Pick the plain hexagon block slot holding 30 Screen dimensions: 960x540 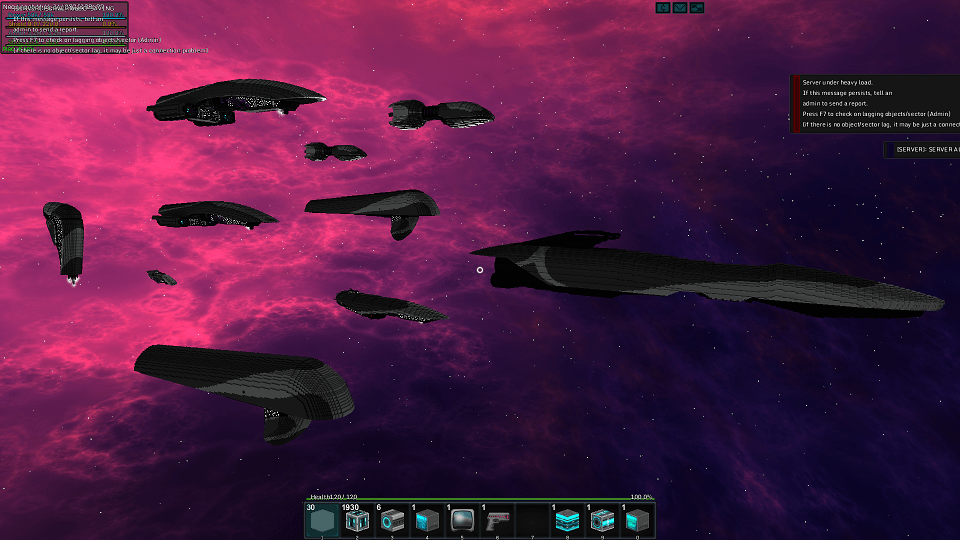coord(322,520)
